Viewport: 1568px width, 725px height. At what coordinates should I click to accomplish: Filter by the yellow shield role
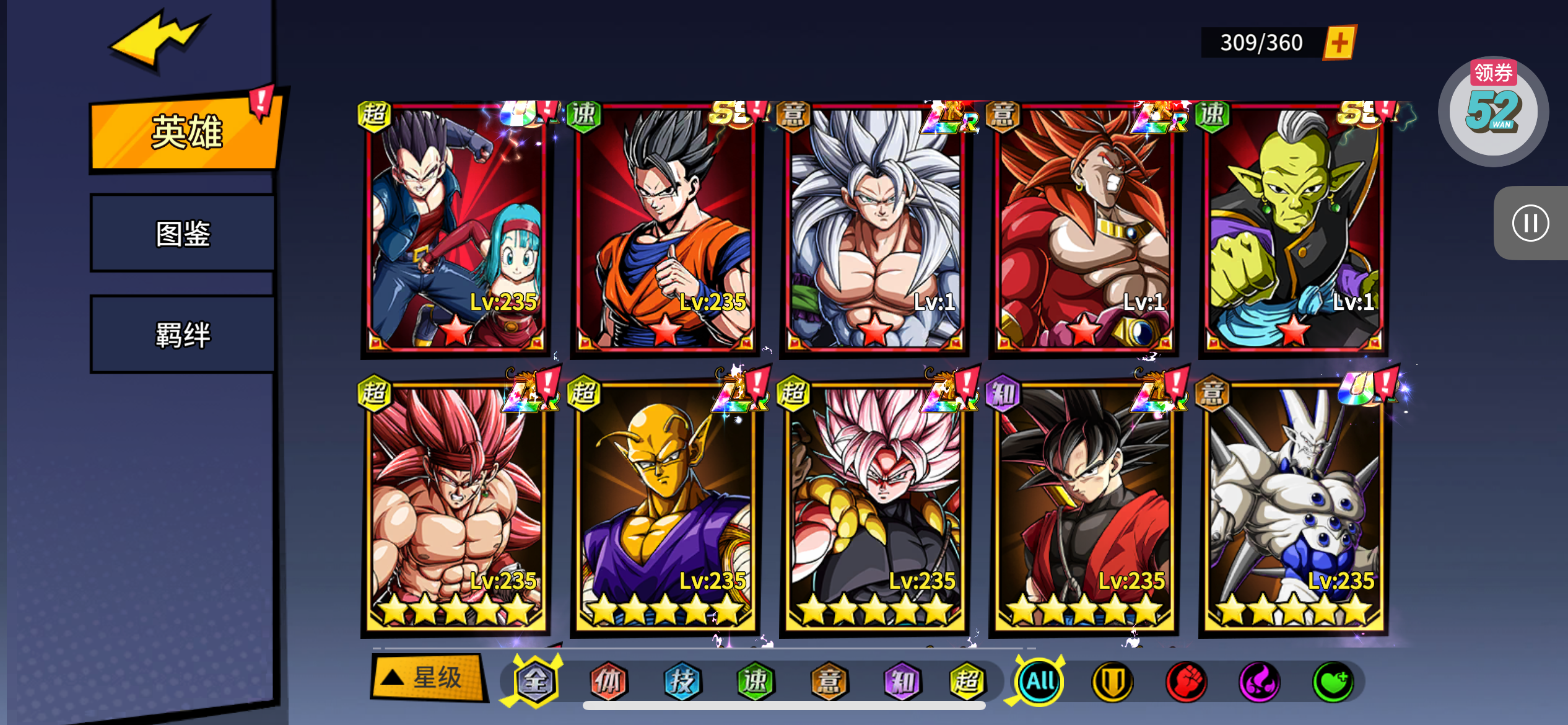click(x=1112, y=682)
